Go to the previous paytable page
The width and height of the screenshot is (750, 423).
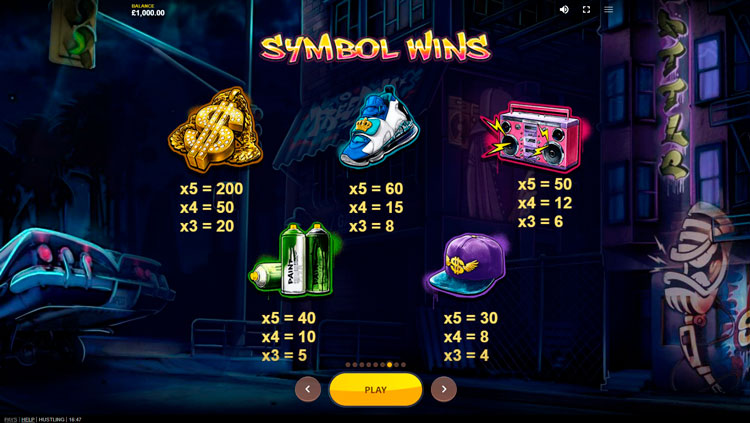308,389
